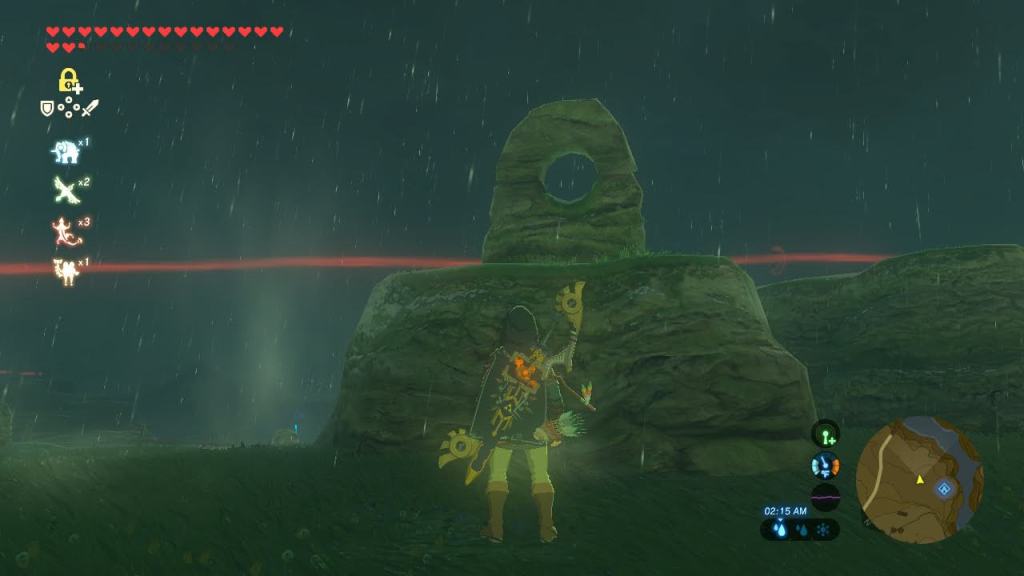The height and width of the screenshot is (576, 1024).
Task: Select Urbosa's Fury camel ability icon
Action: click(x=65, y=270)
